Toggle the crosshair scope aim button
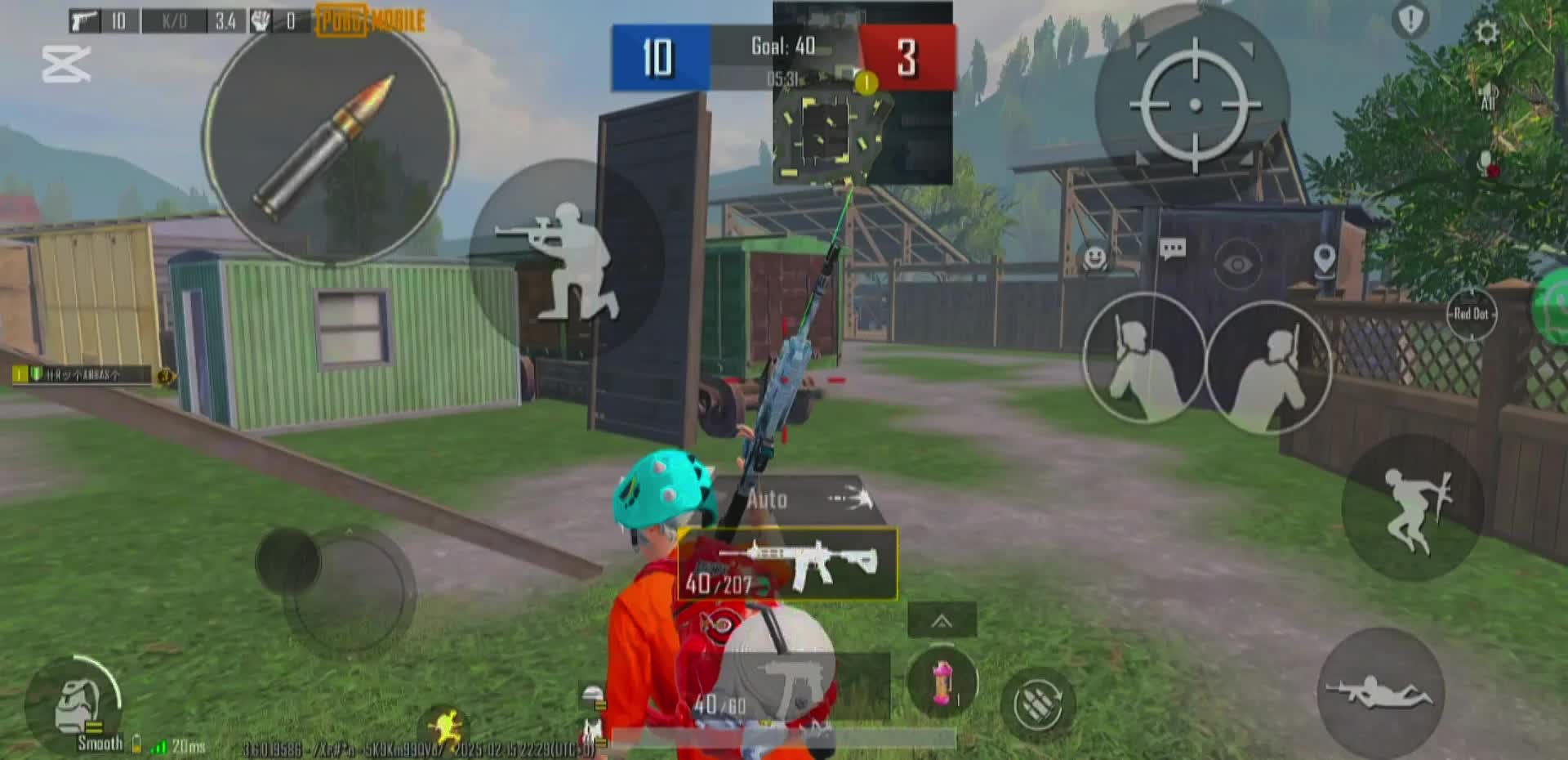1568x760 pixels. [x=1193, y=105]
